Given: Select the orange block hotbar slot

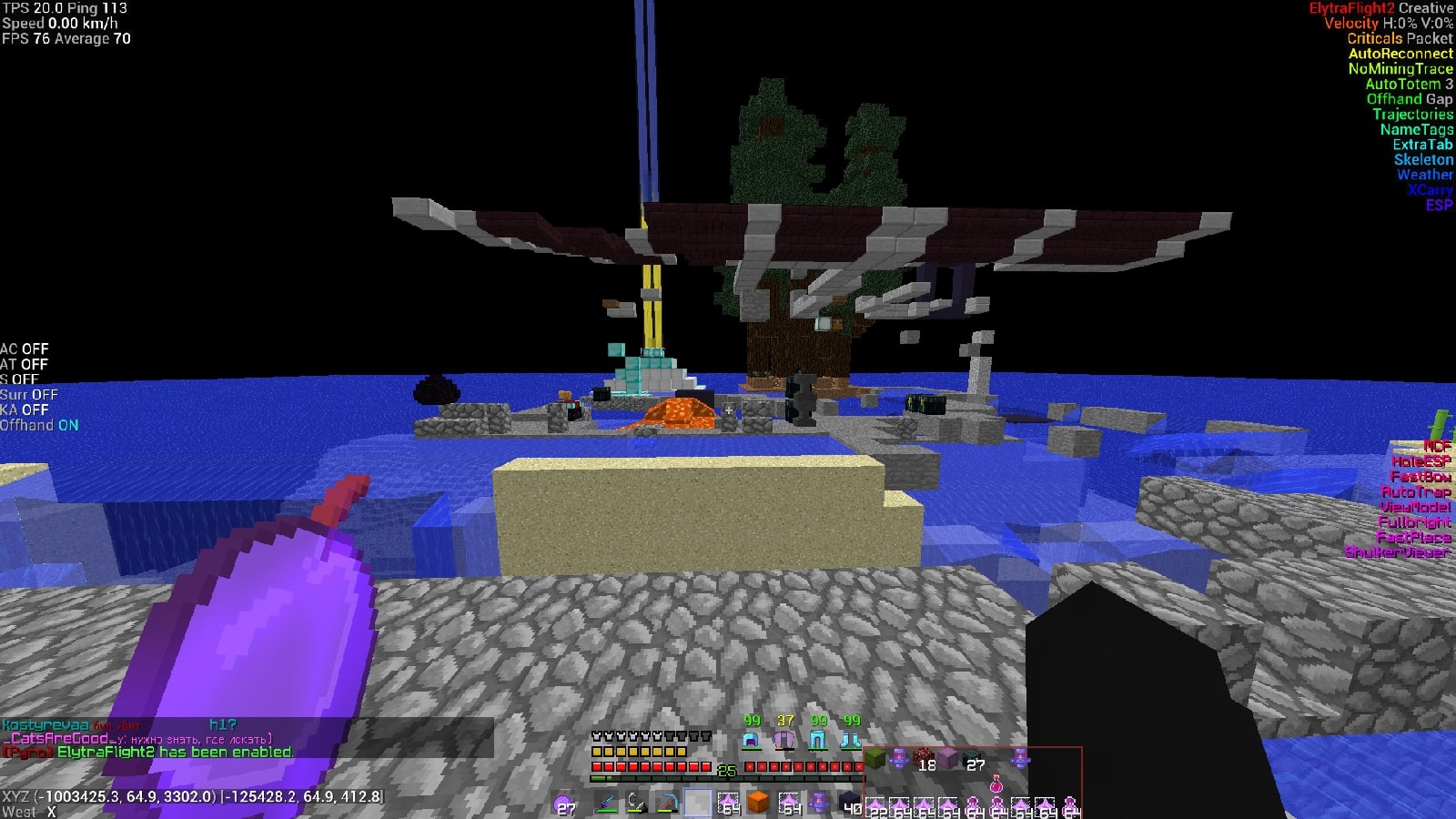Looking at the screenshot, I should tap(758, 803).
